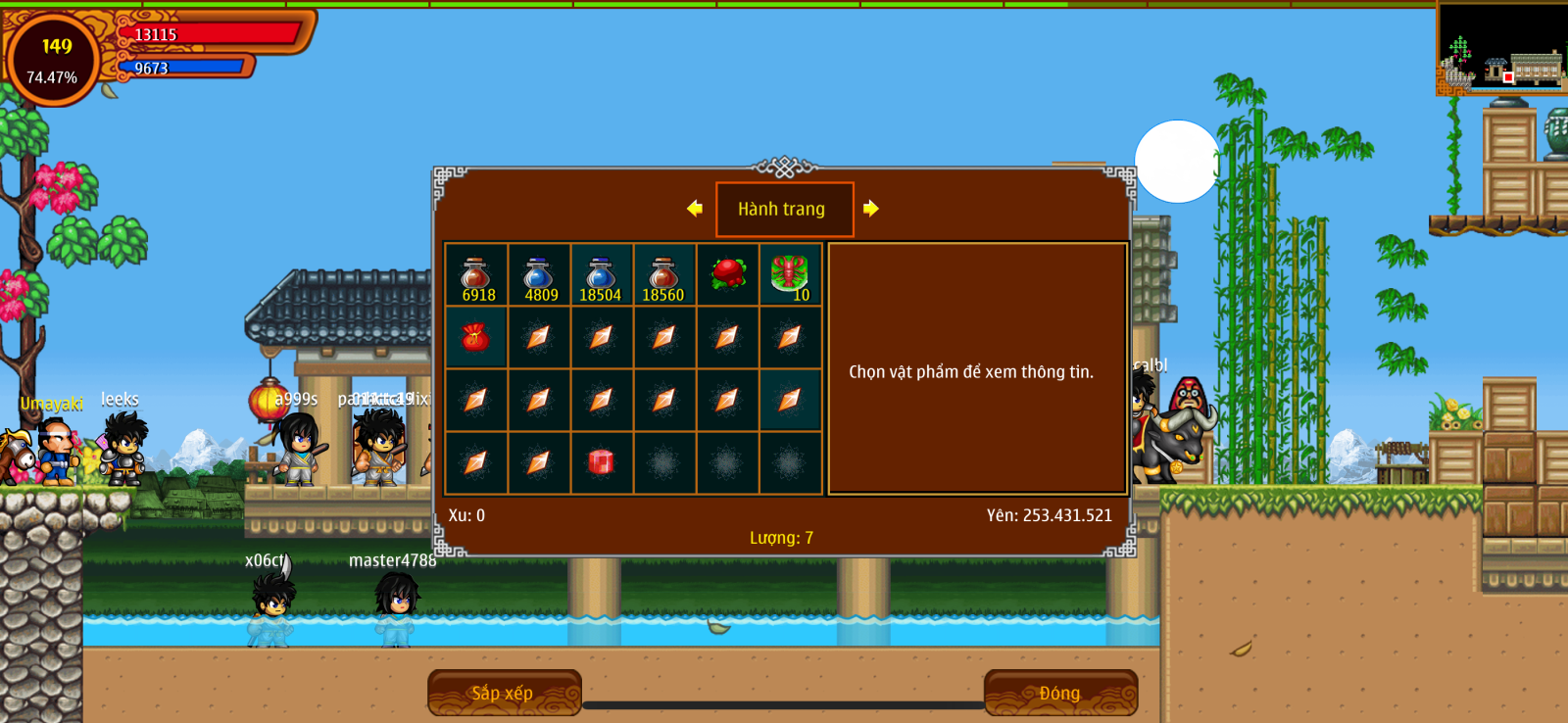Select the red meat on lettuce item
The width and height of the screenshot is (1568, 723).
coord(727,275)
